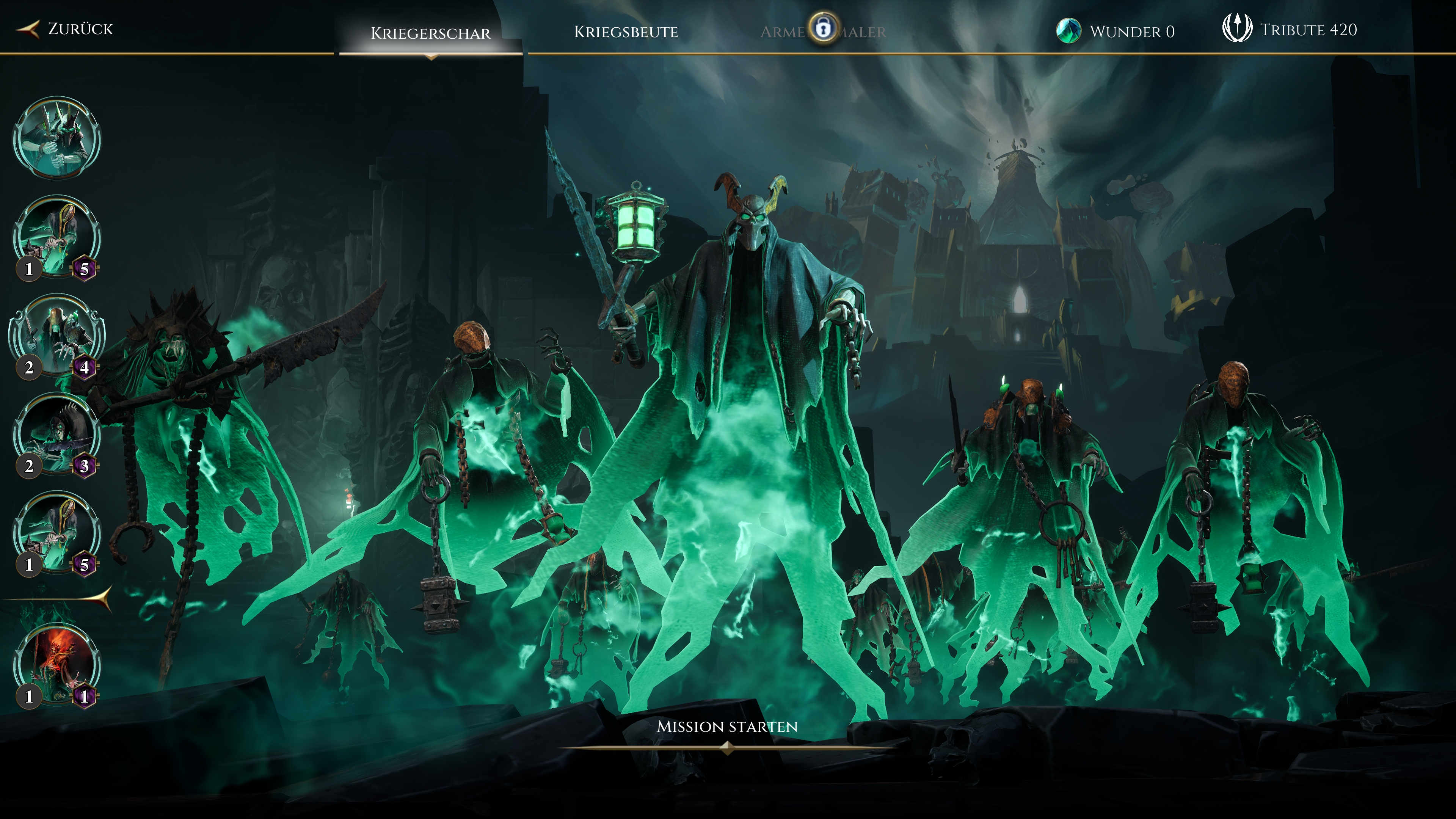Pick the unit portrait marked 2 and 3

click(x=56, y=435)
